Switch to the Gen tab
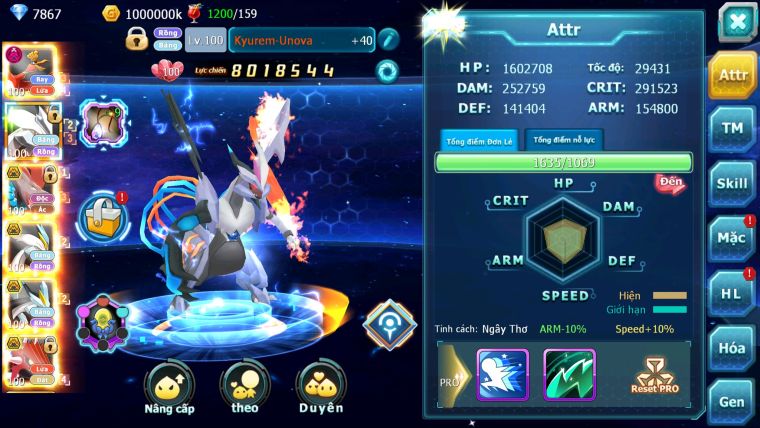The height and width of the screenshot is (428, 760). (733, 401)
